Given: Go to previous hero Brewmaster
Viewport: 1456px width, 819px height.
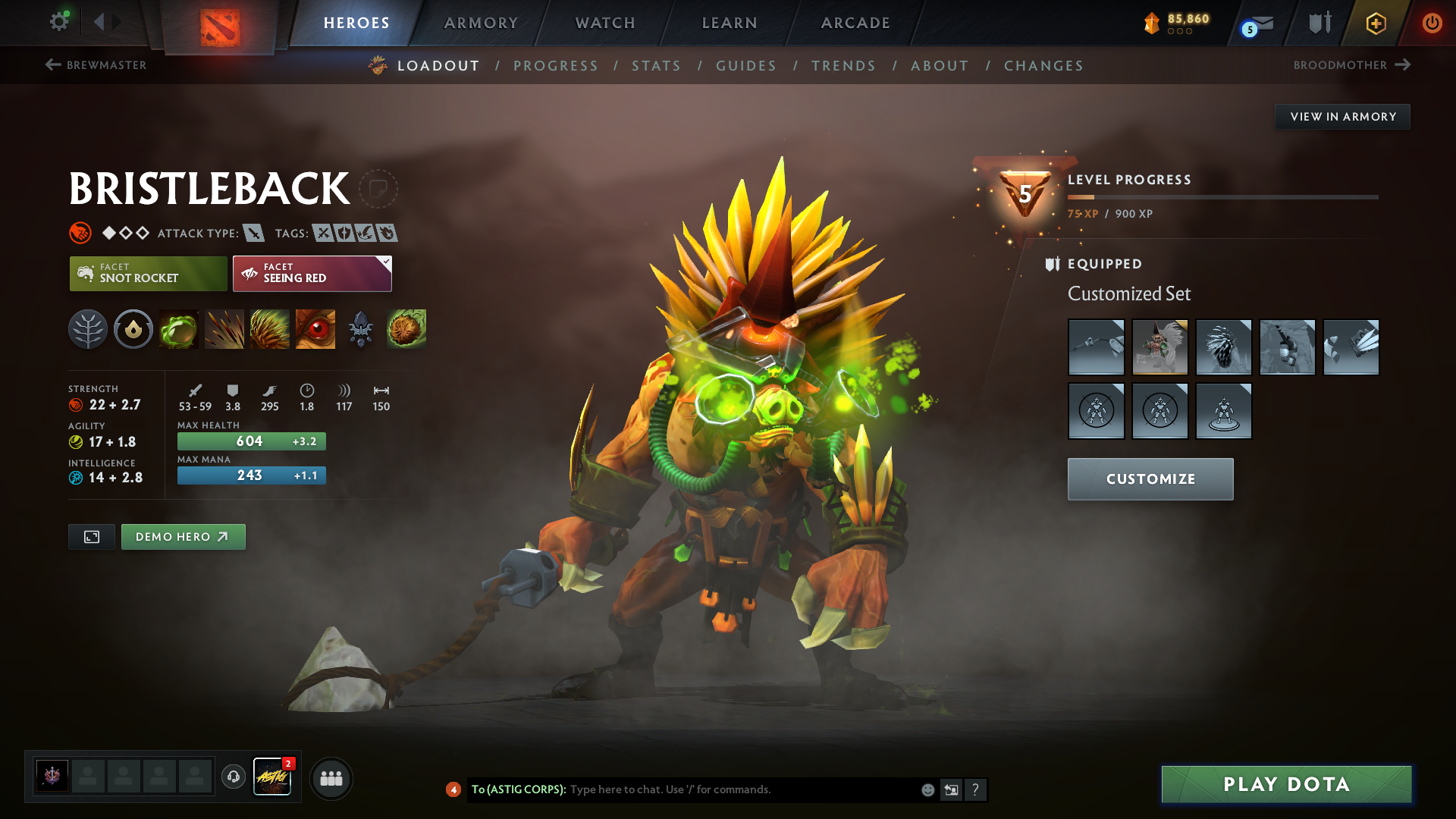Looking at the screenshot, I should click(96, 65).
